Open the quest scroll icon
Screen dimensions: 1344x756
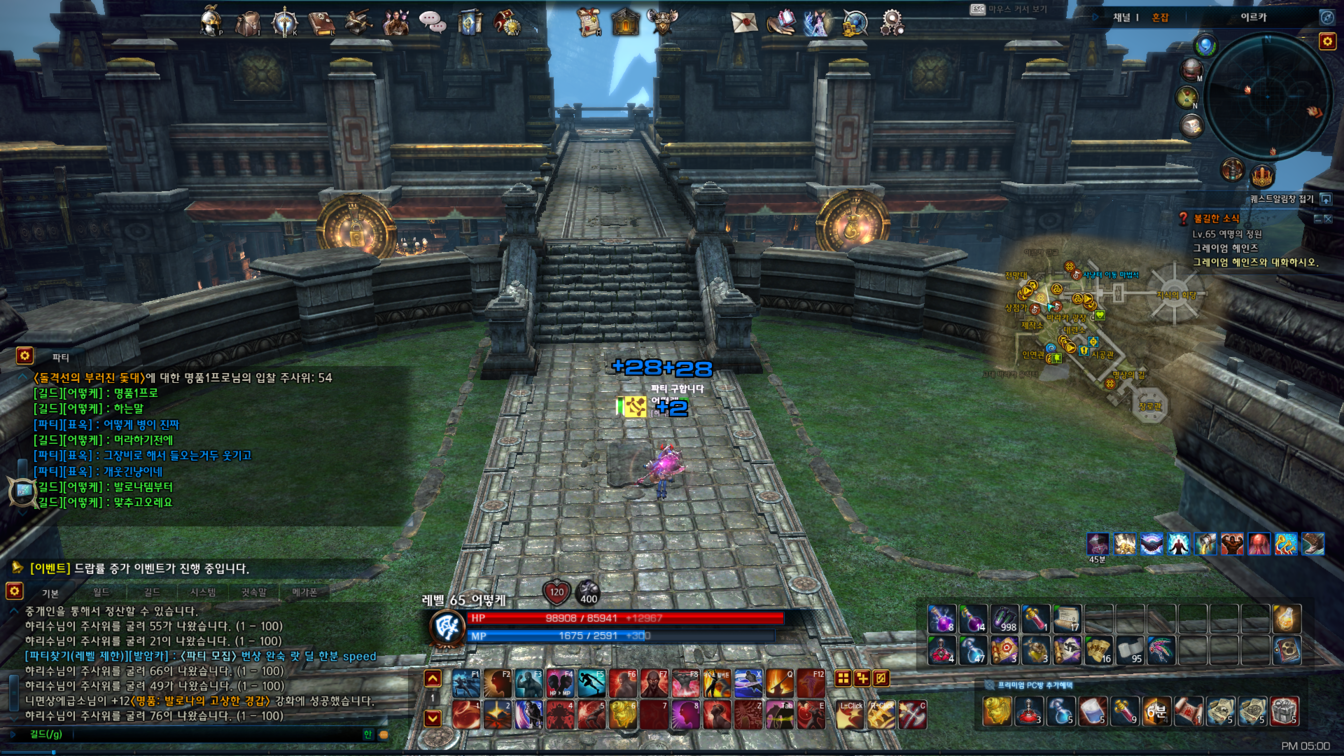coord(589,22)
